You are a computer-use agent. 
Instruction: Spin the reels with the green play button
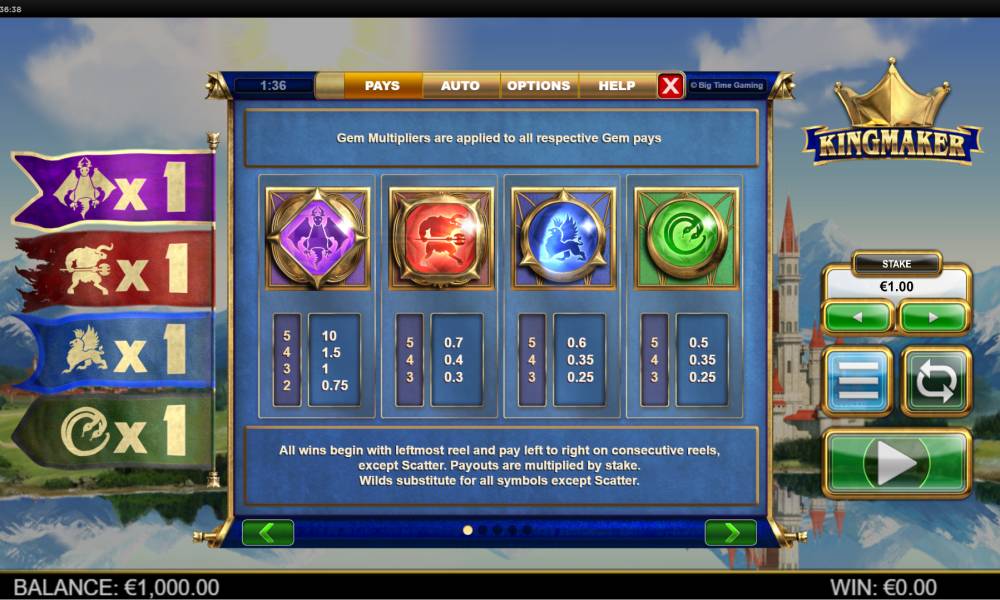tap(896, 462)
